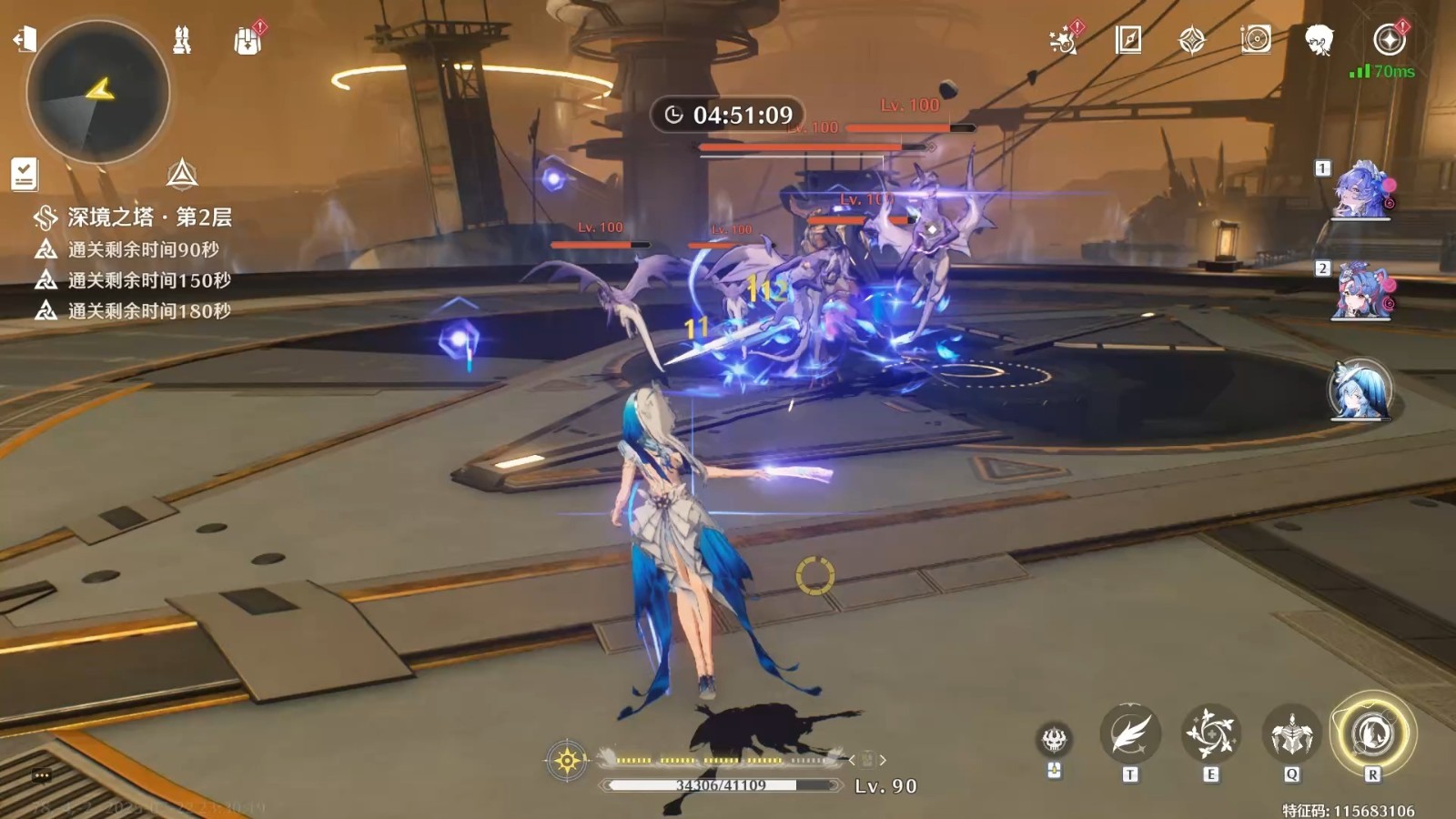Open the team setup chess-piece icon
1456x819 pixels.
182,40
